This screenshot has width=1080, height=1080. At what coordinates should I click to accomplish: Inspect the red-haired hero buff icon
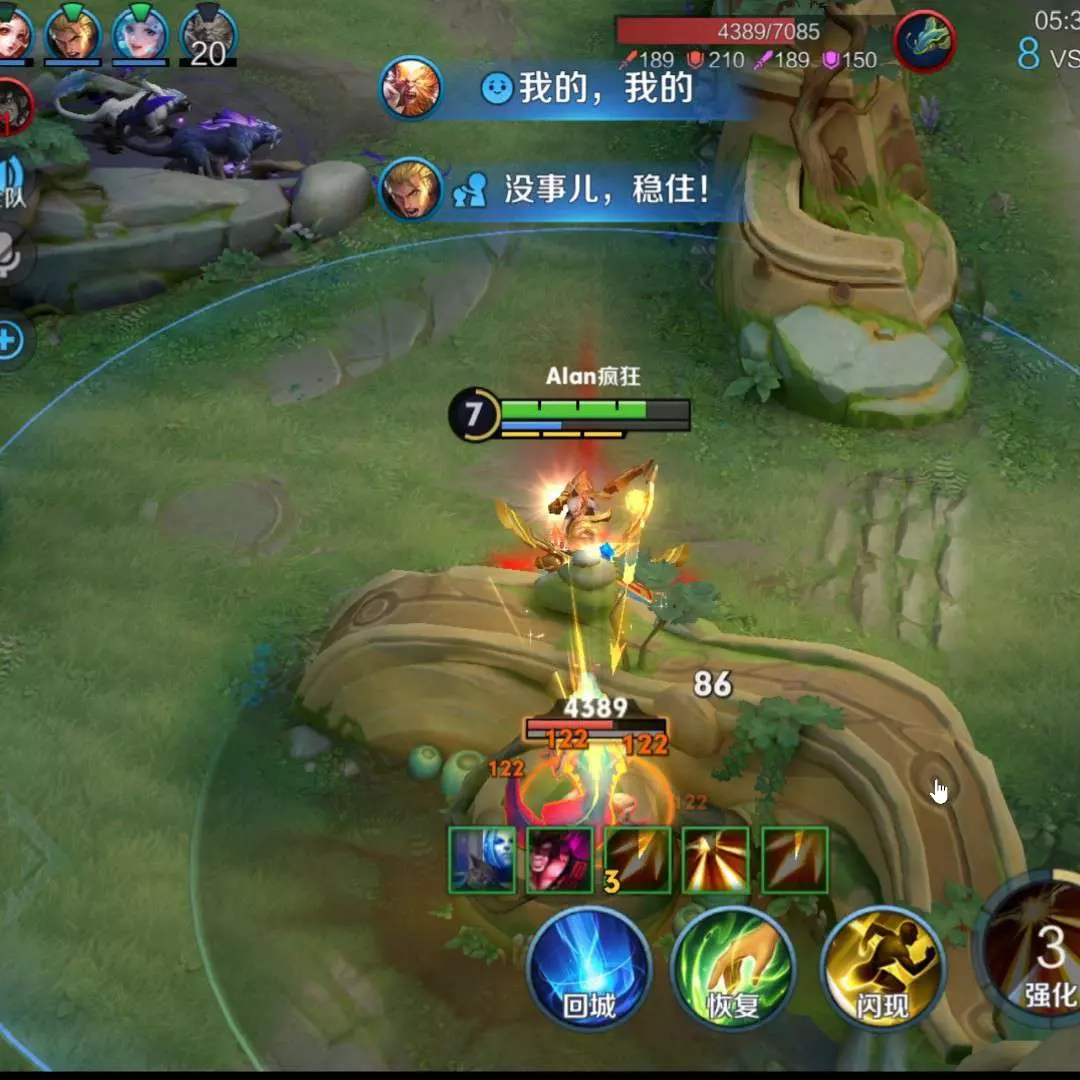(x=560, y=860)
